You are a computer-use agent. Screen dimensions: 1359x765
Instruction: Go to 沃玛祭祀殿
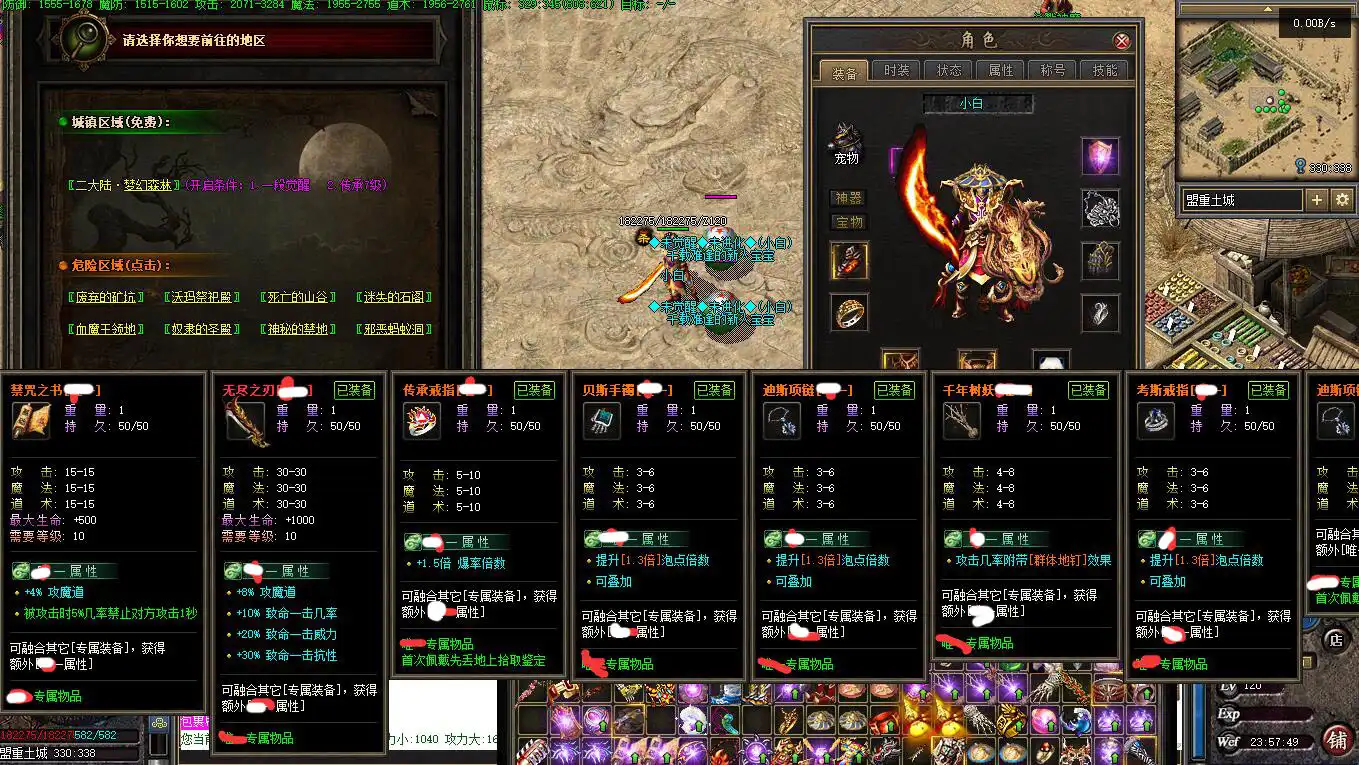pos(202,297)
